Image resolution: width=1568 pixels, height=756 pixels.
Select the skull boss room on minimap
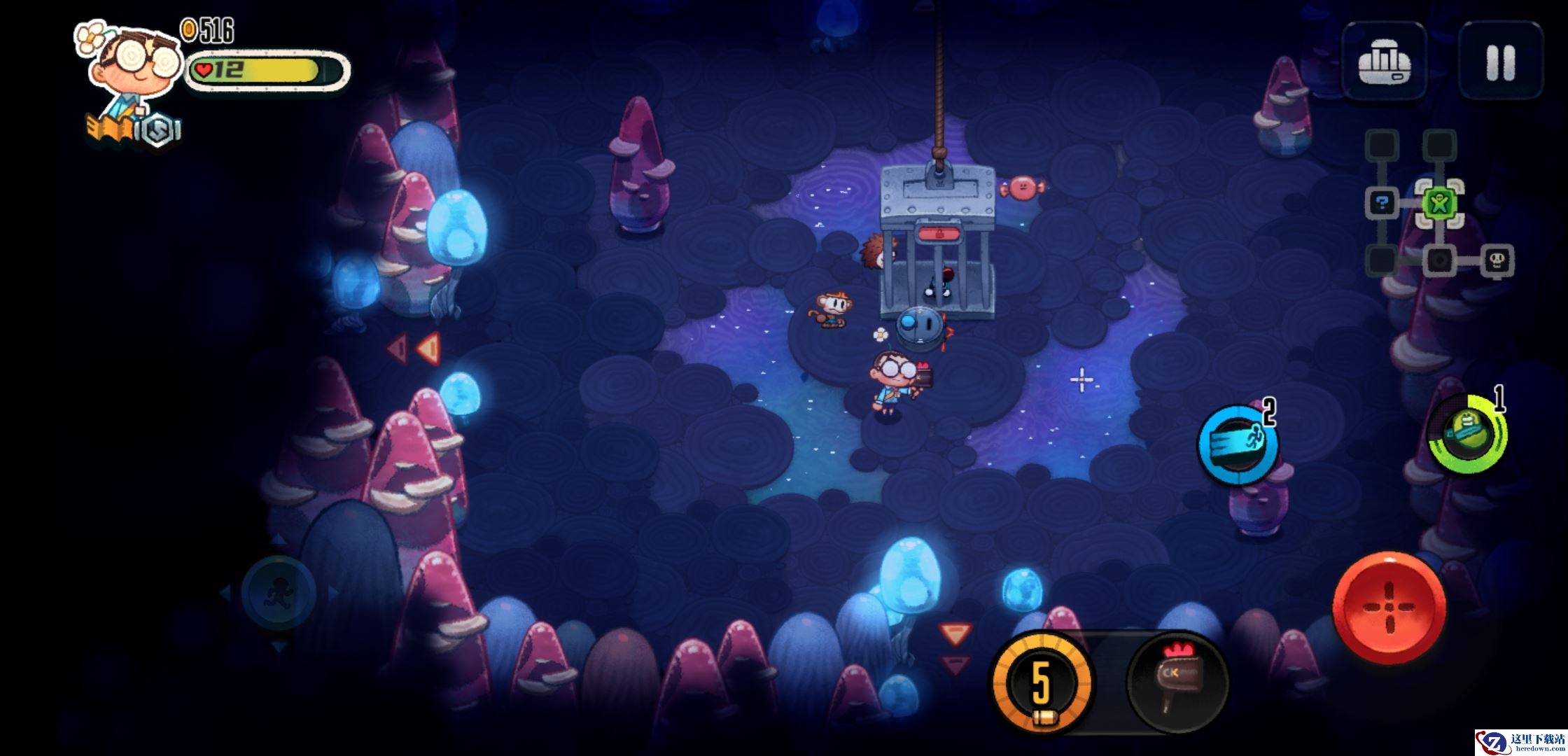point(1497,261)
